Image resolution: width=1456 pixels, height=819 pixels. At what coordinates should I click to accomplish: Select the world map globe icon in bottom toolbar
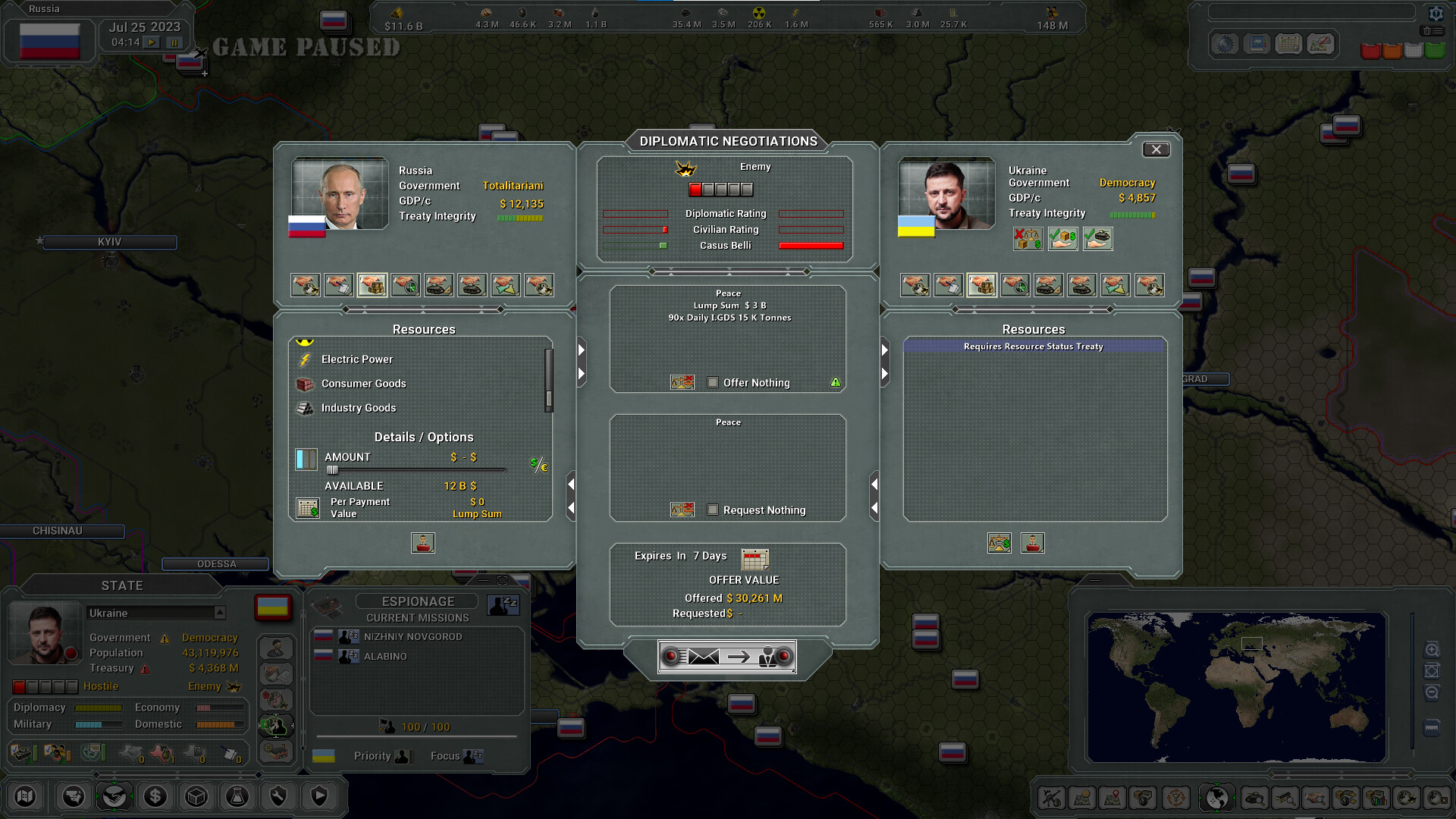tap(1217, 797)
